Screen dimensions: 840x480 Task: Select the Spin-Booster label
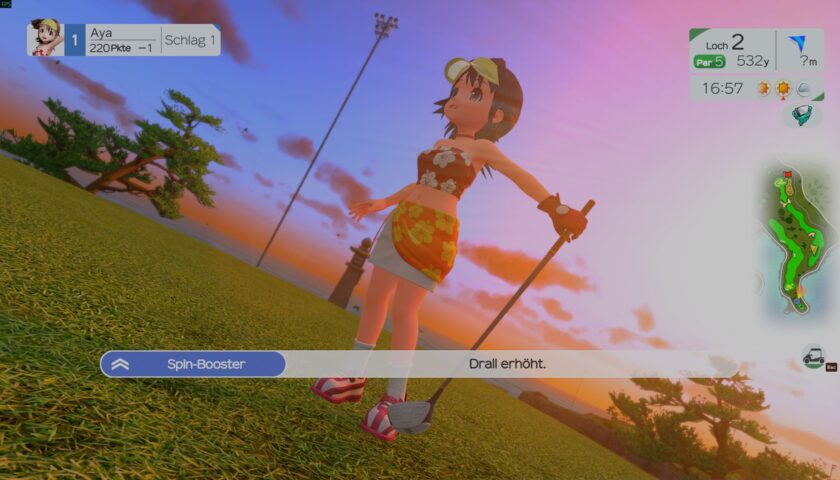(193, 364)
